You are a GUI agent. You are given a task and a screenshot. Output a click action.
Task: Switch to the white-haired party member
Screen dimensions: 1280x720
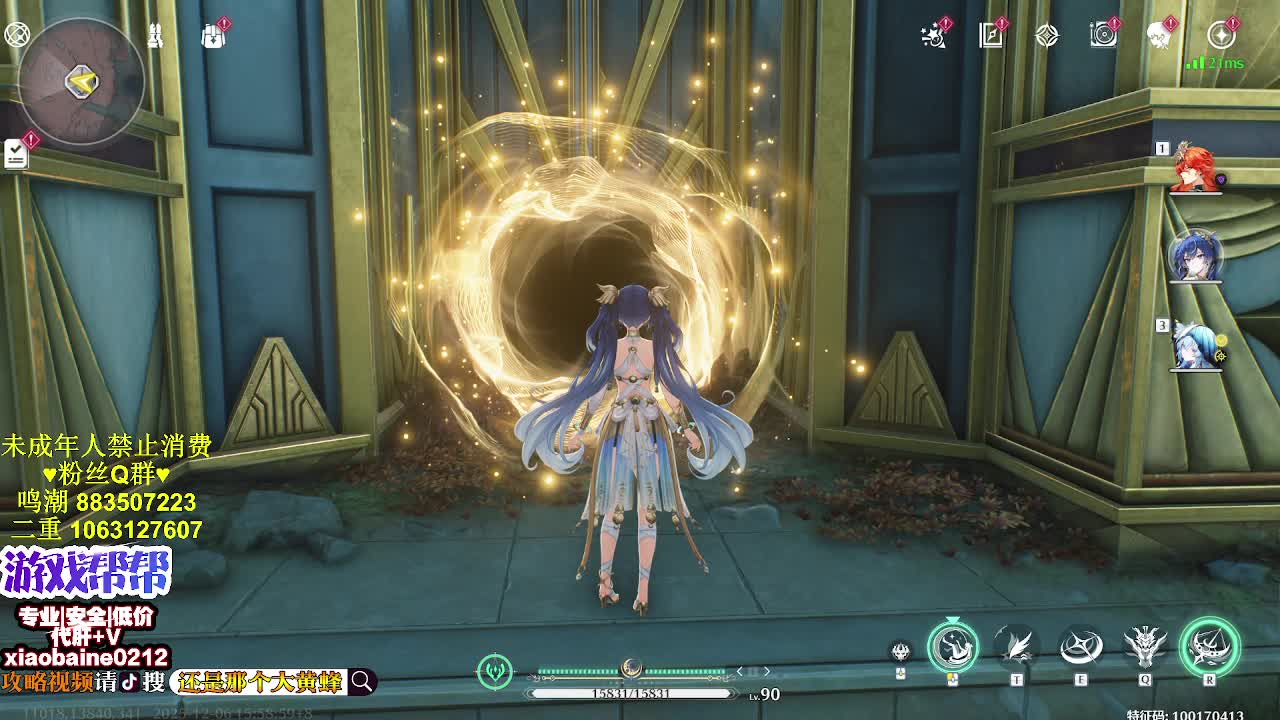[x=1196, y=345]
